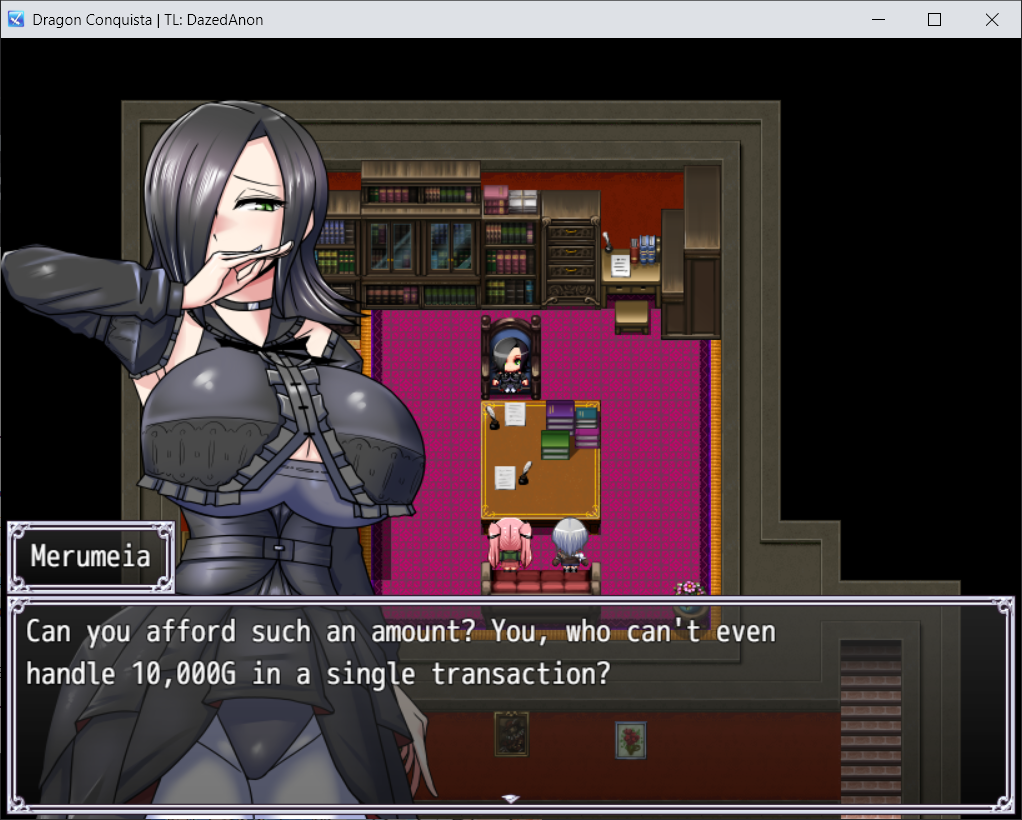Maximize the game window
This screenshot has width=1022, height=820.
935,19
